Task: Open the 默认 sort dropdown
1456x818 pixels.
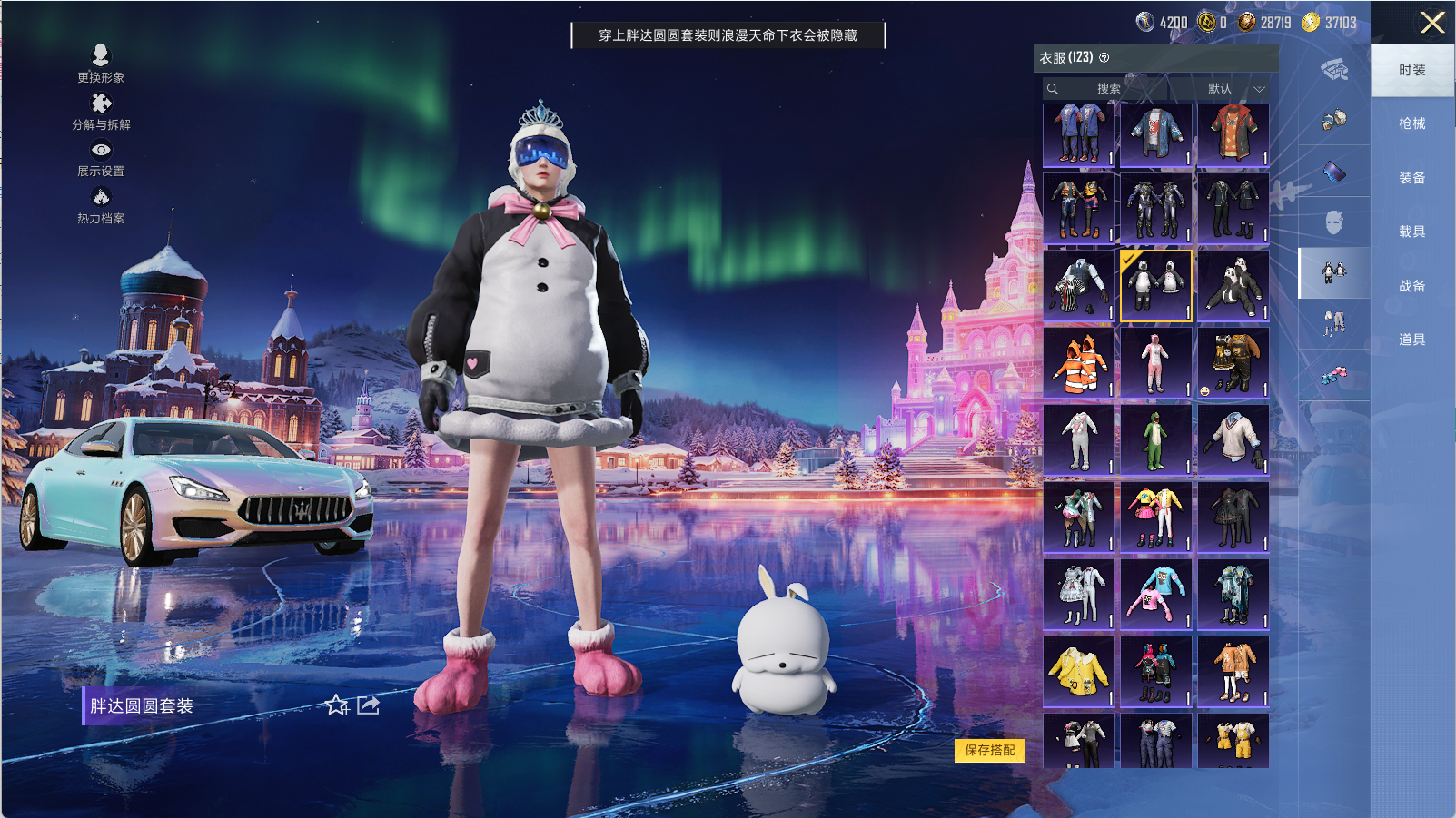Action: 1235,89
